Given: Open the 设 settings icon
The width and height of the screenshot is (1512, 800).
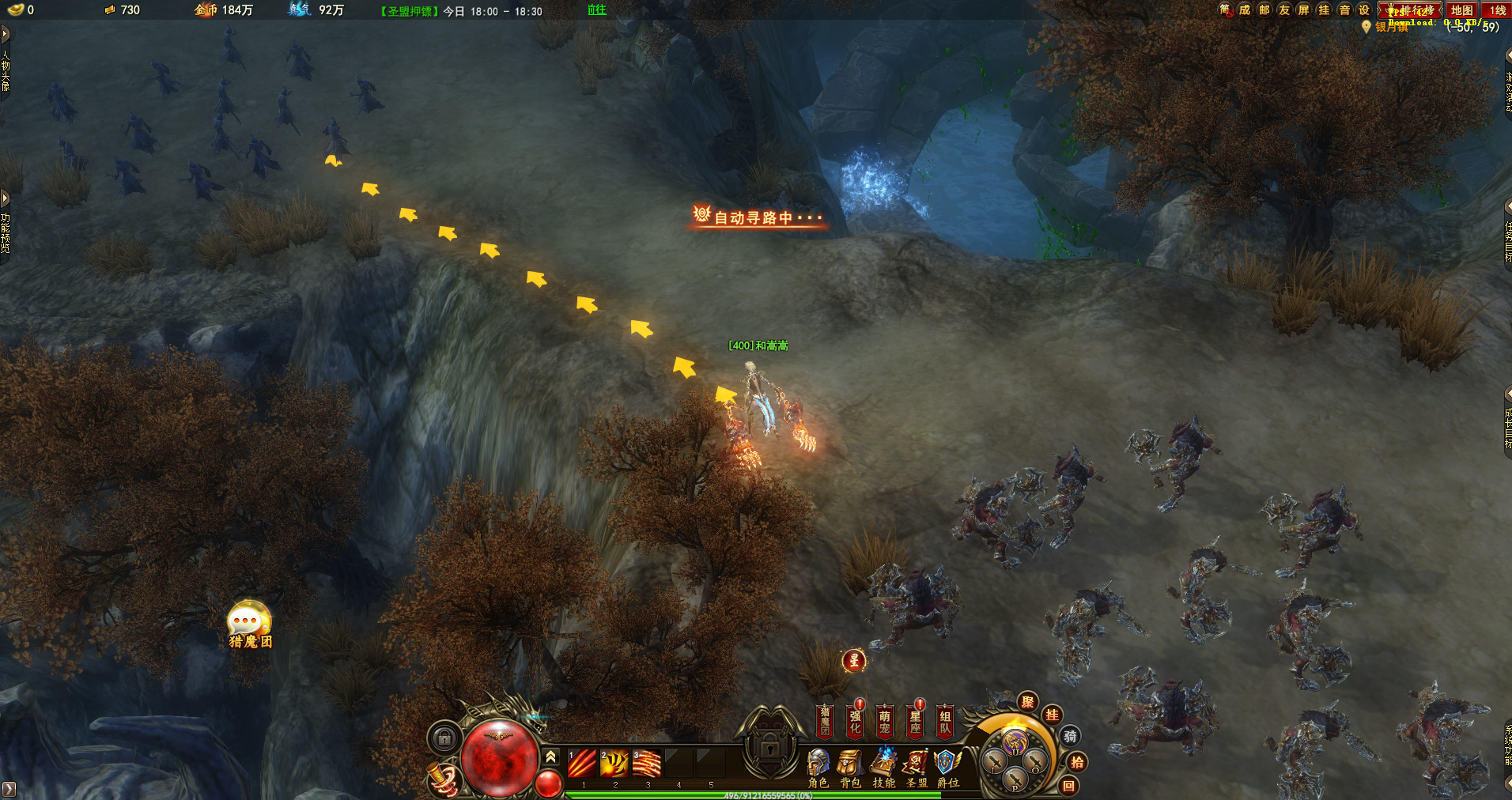Looking at the screenshot, I should tap(1363, 9).
